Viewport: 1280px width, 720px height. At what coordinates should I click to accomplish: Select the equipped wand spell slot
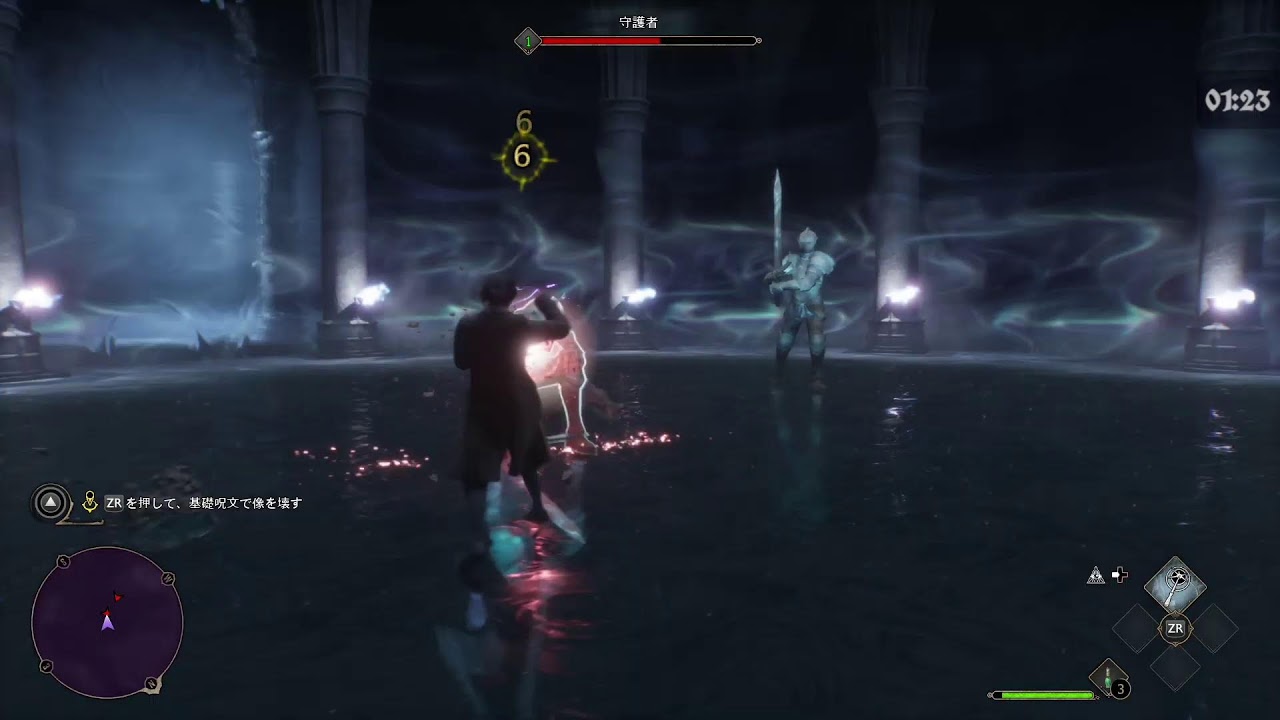(x=1175, y=583)
